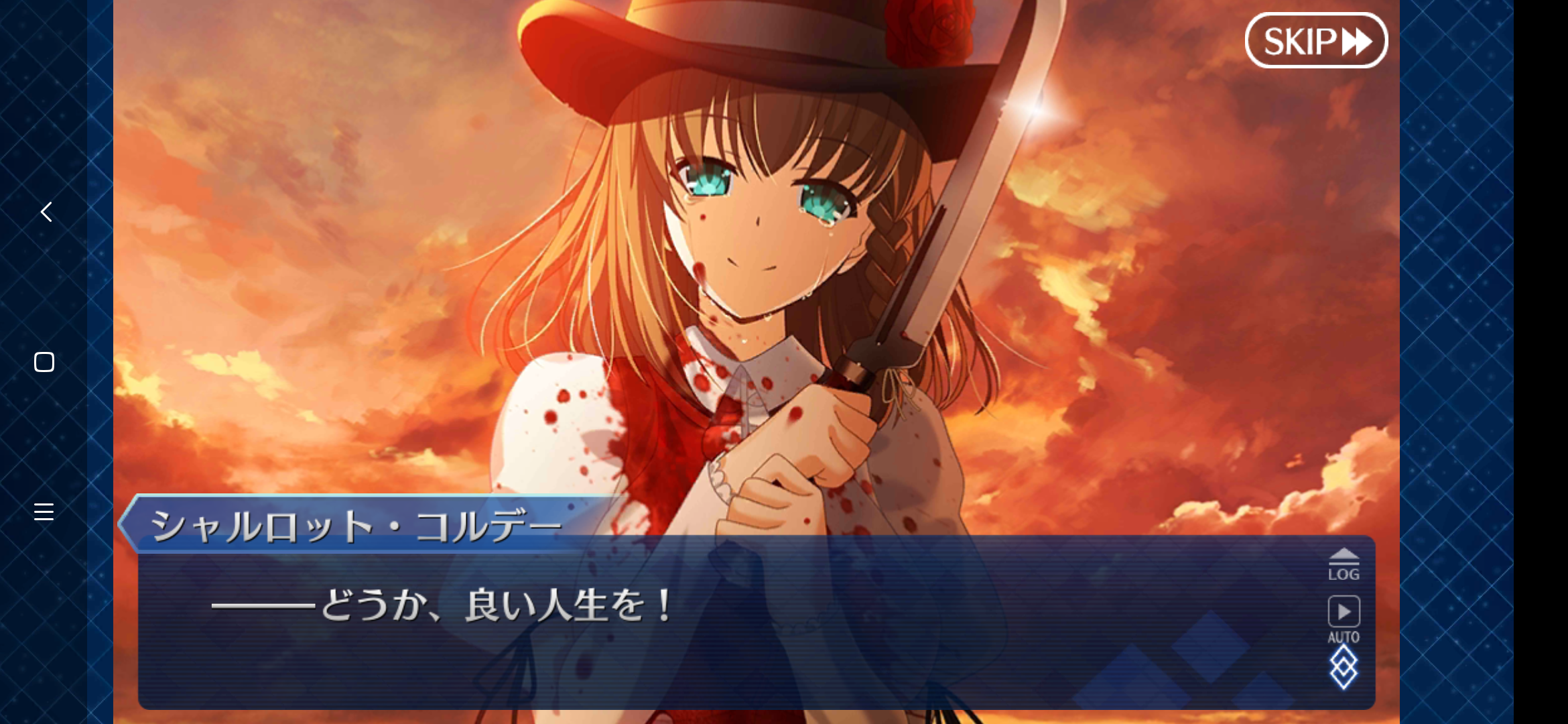1568x724 pixels.
Task: Turn on SKIP to bypass the scene
Action: [x=1315, y=39]
